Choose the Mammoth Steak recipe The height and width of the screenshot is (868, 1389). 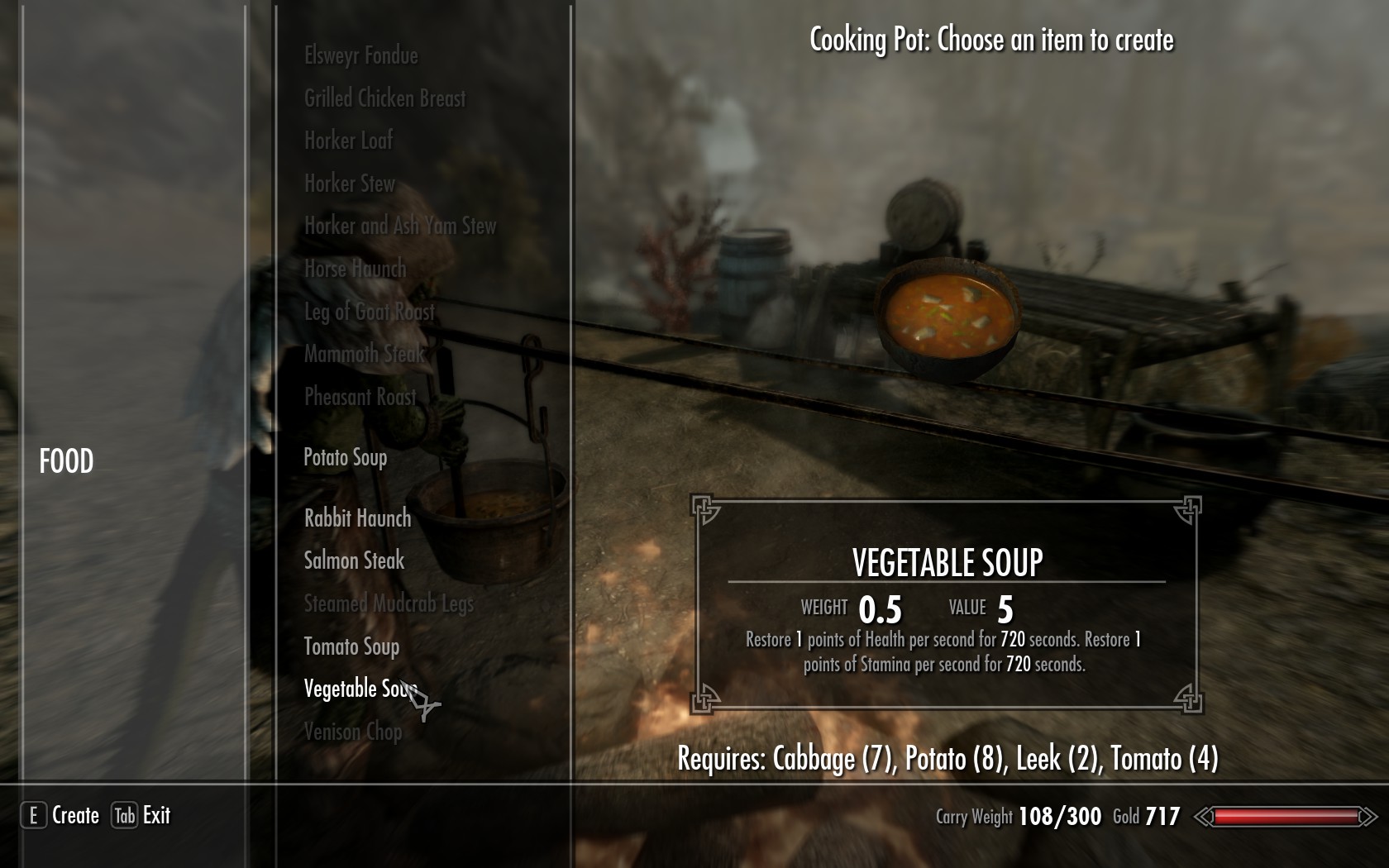364,354
